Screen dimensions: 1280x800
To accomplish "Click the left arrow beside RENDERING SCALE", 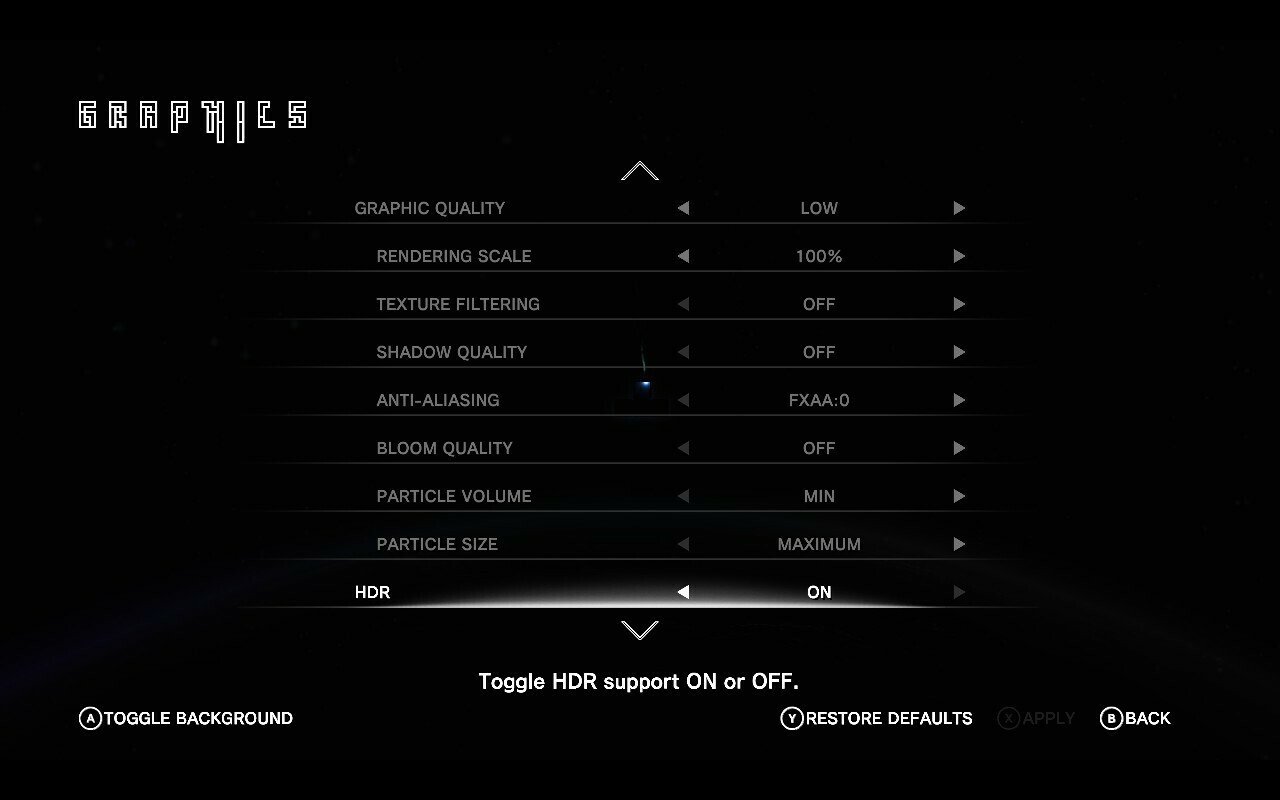I will pos(683,256).
